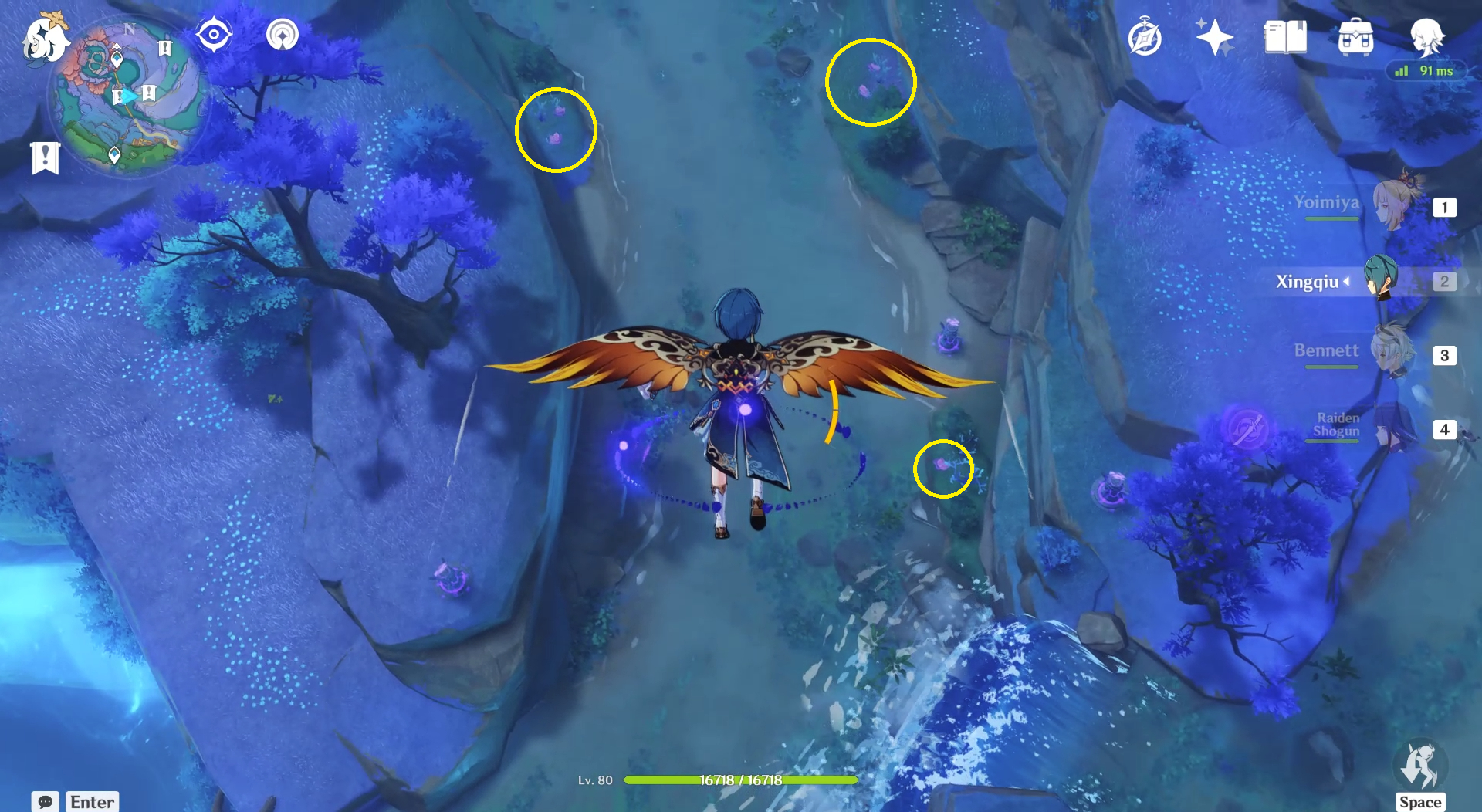Open the quest navigation banner icon
1482x812 pixels.
(46, 157)
